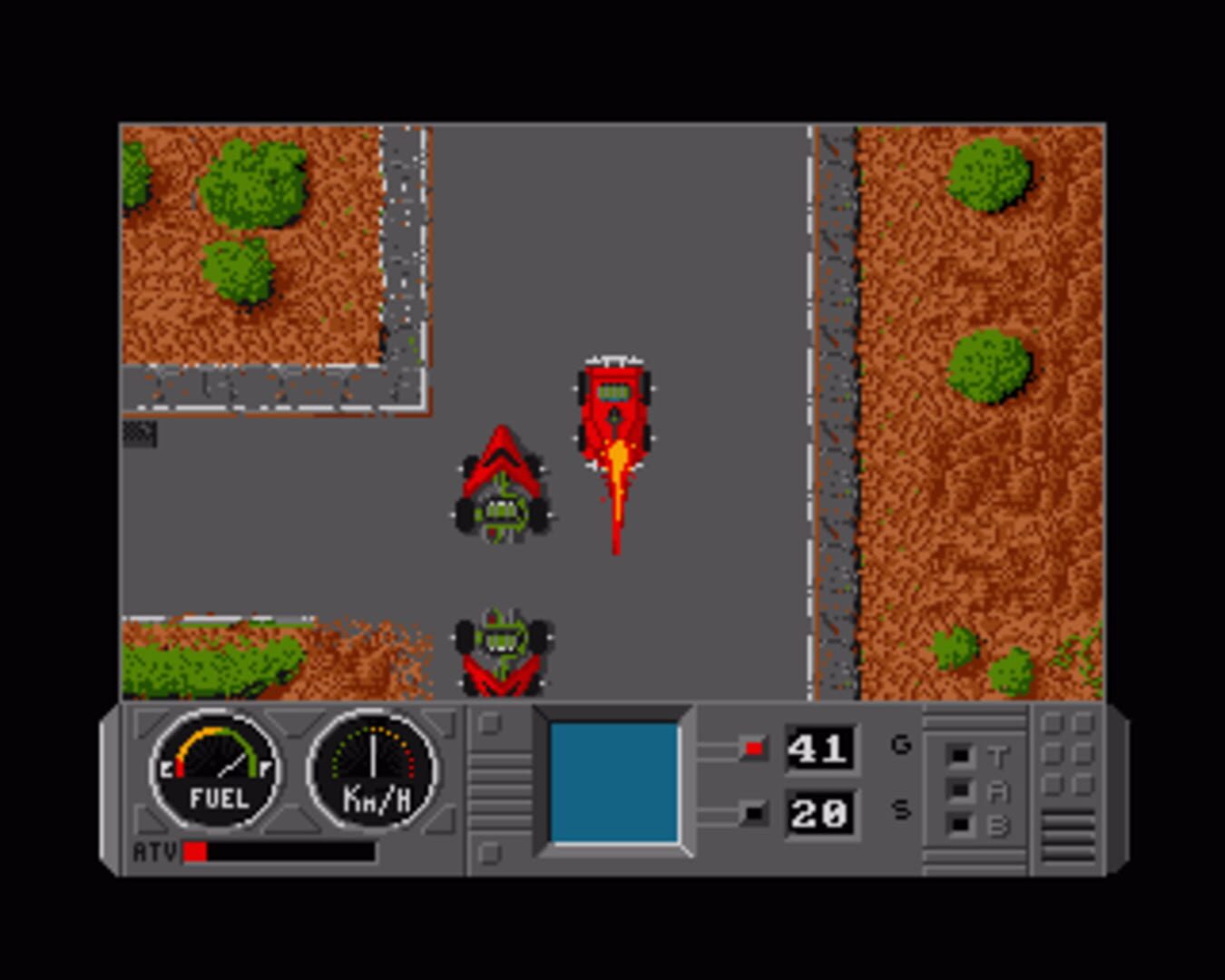The width and height of the screenshot is (1225, 980).
Task: Click the dashed lane divider on the right road
Action: coord(808,408)
